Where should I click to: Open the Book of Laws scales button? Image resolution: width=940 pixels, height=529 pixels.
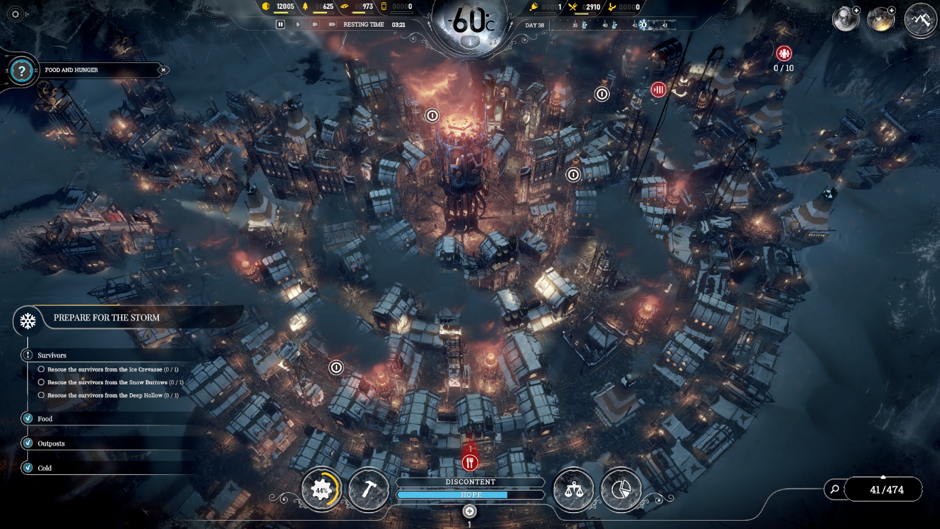[x=573, y=489]
